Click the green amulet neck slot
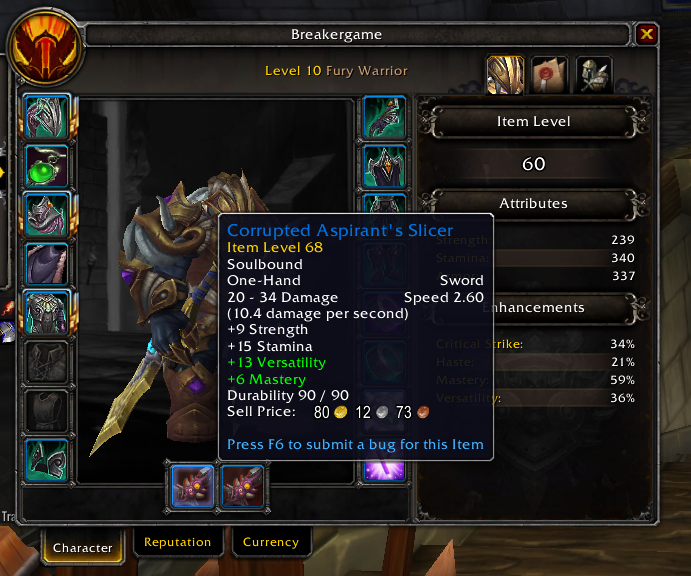The width and height of the screenshot is (691, 576). (x=46, y=165)
